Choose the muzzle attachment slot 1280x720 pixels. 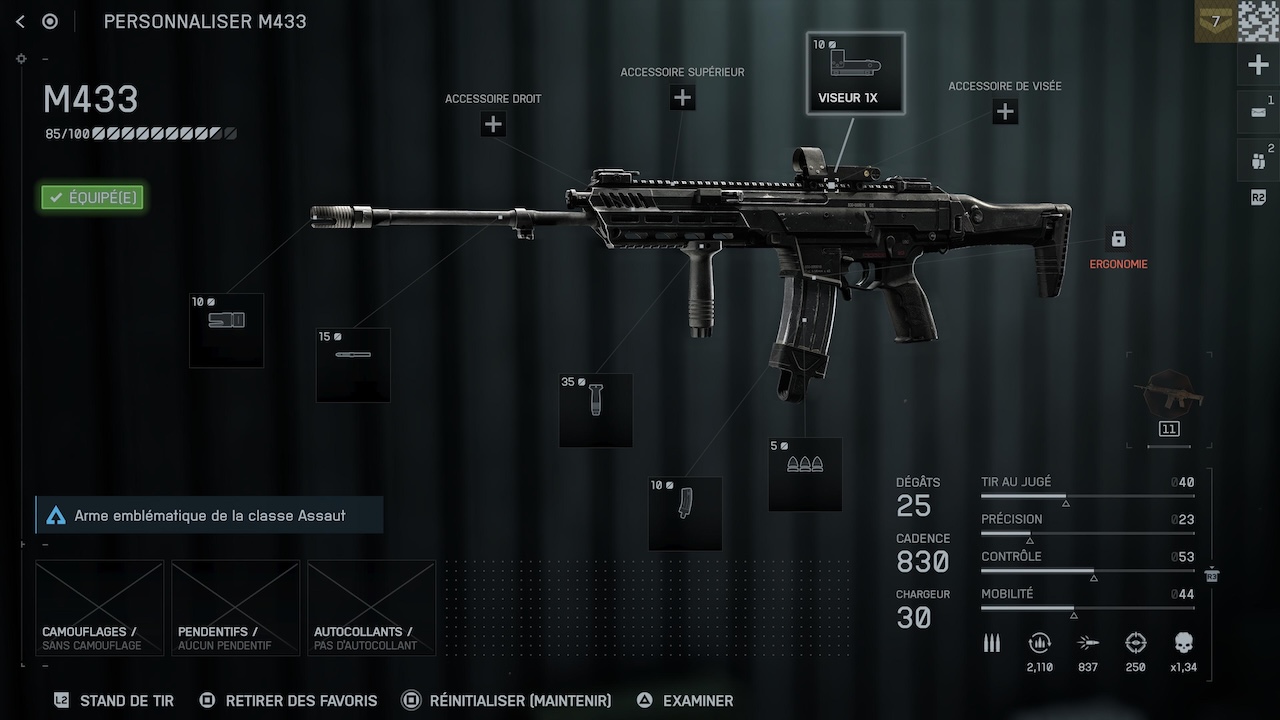(226, 330)
